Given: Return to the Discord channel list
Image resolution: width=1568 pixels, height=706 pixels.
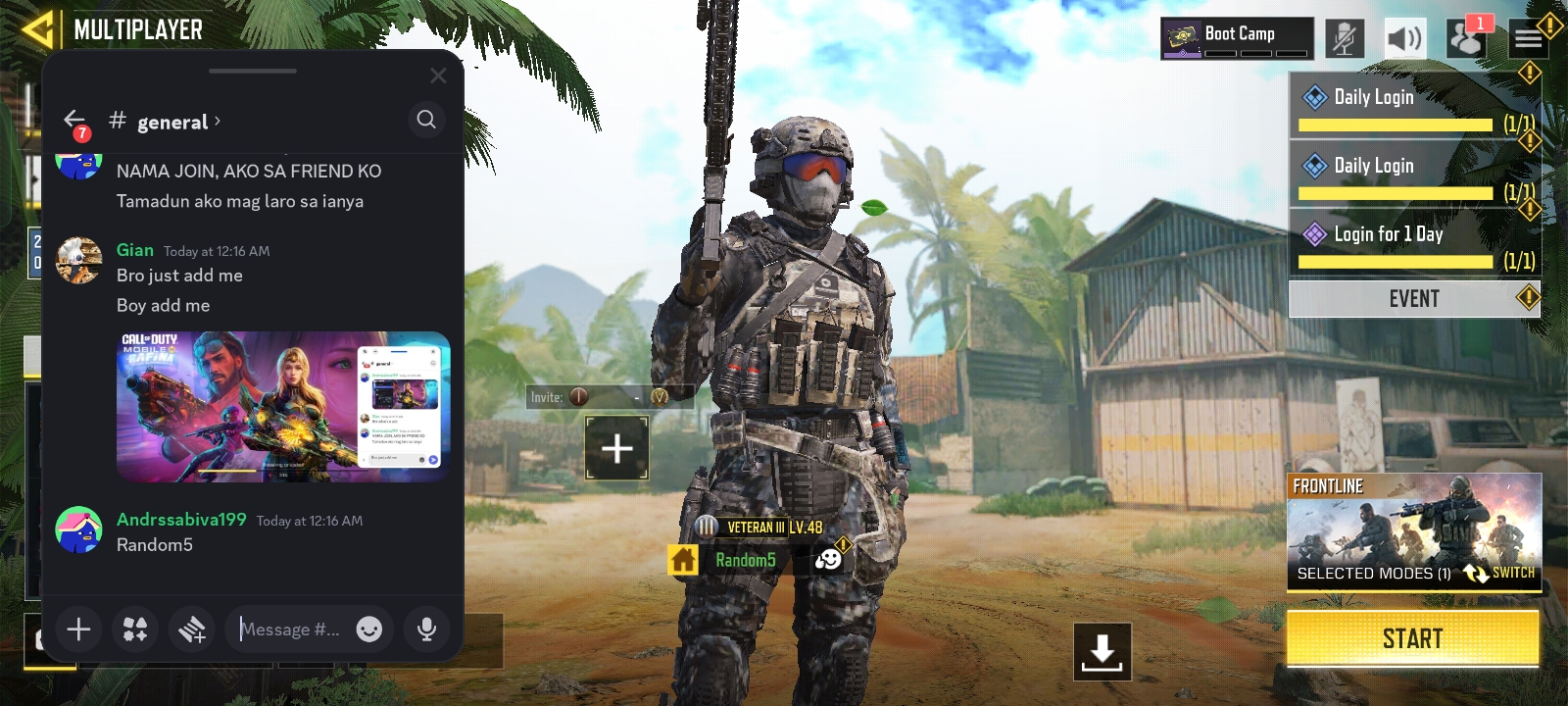Looking at the screenshot, I should coord(74,121).
